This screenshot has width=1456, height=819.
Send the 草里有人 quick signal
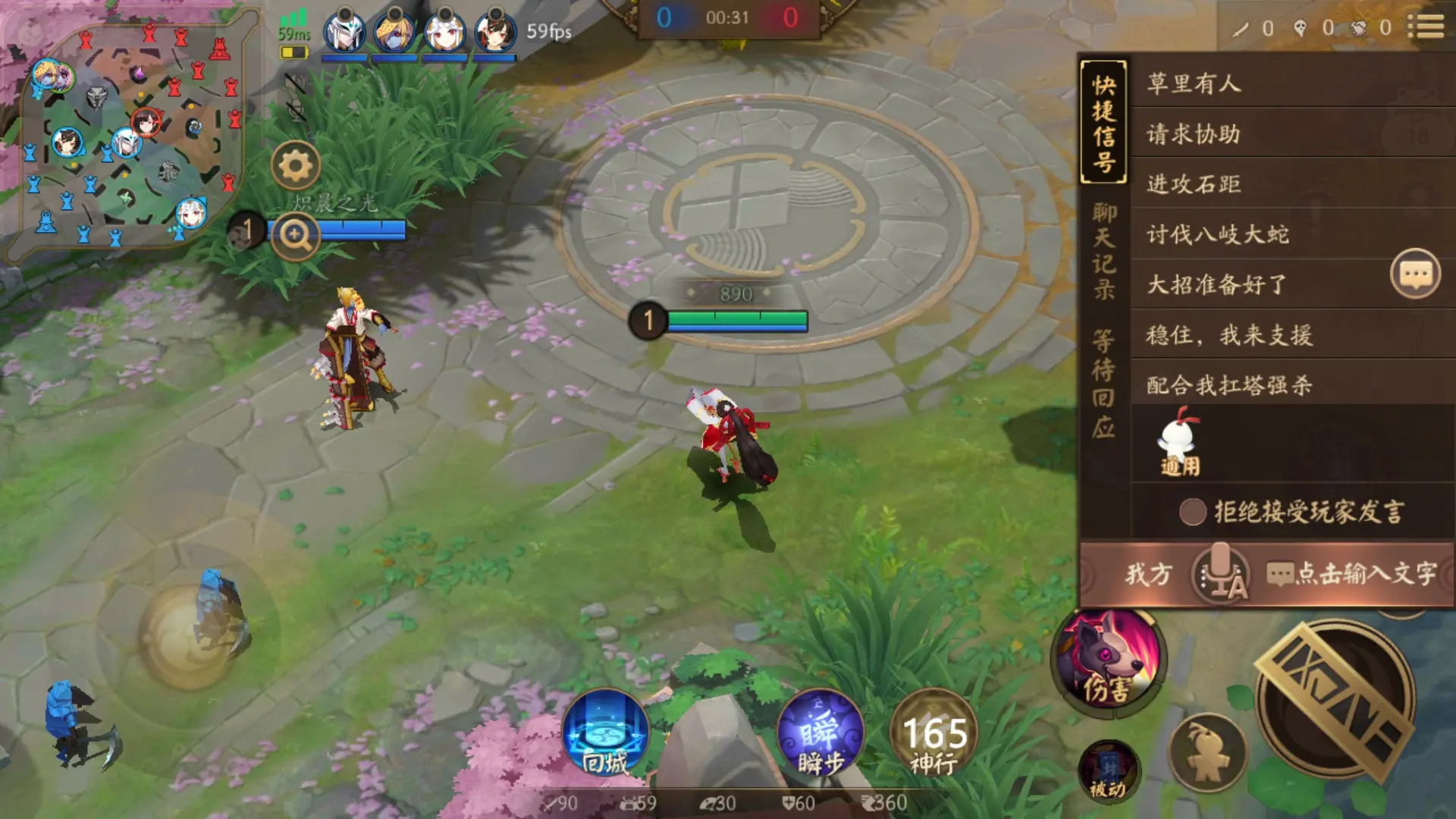click(x=1194, y=83)
